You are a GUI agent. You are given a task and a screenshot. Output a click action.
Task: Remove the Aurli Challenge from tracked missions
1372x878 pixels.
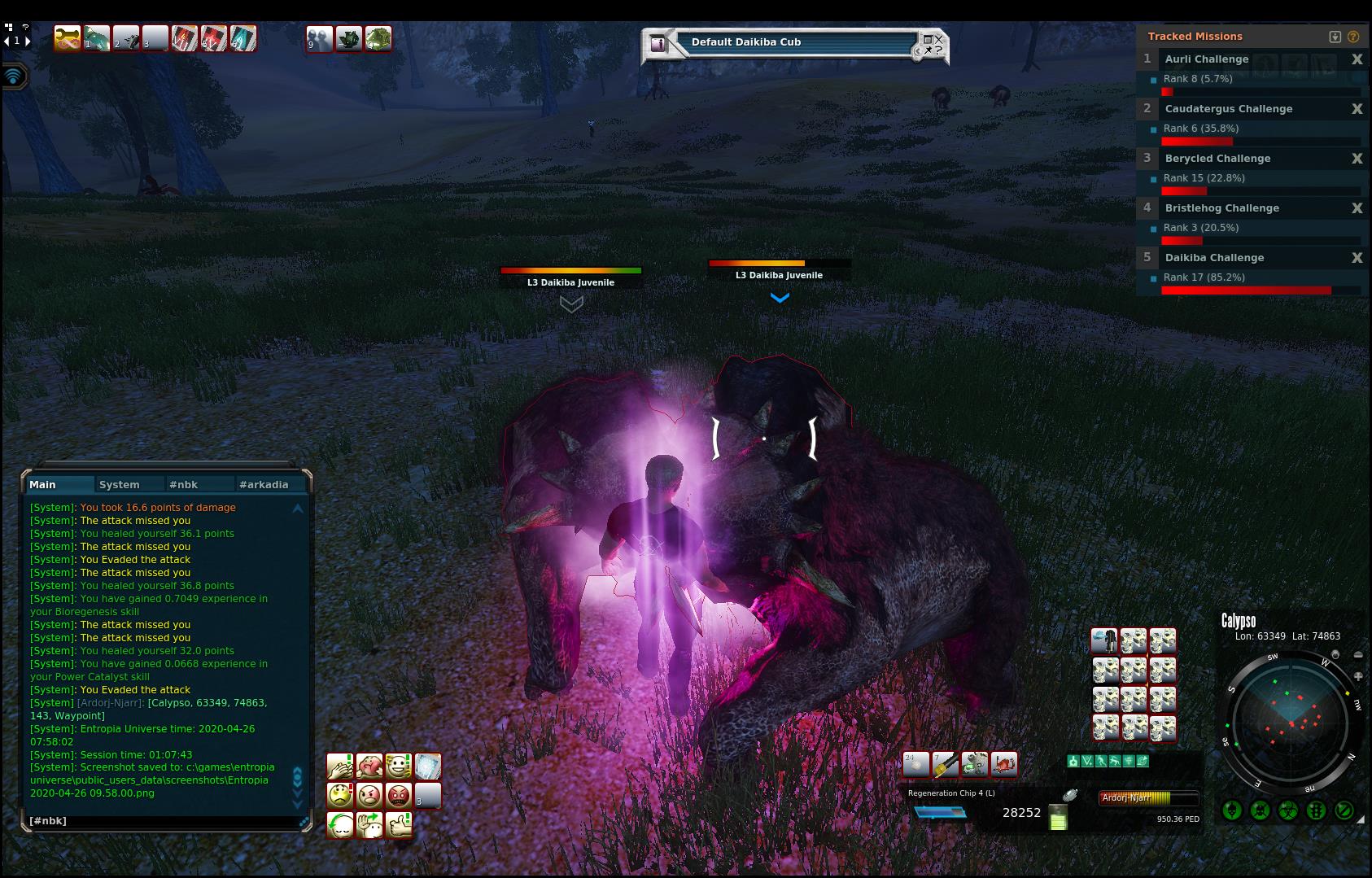pyautogui.click(x=1357, y=59)
